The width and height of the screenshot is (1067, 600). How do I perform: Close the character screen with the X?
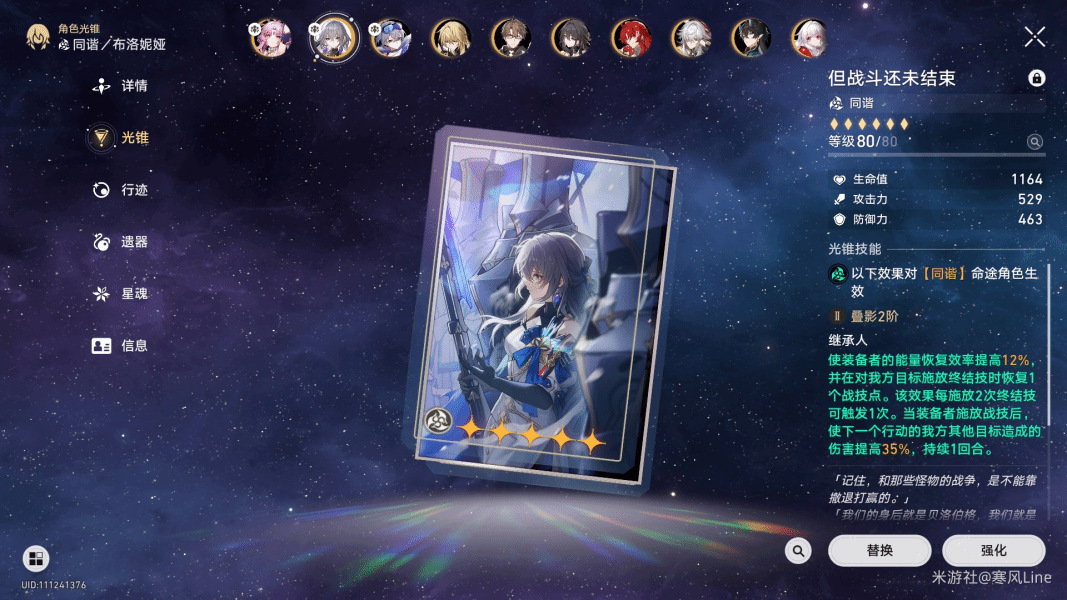[1035, 38]
